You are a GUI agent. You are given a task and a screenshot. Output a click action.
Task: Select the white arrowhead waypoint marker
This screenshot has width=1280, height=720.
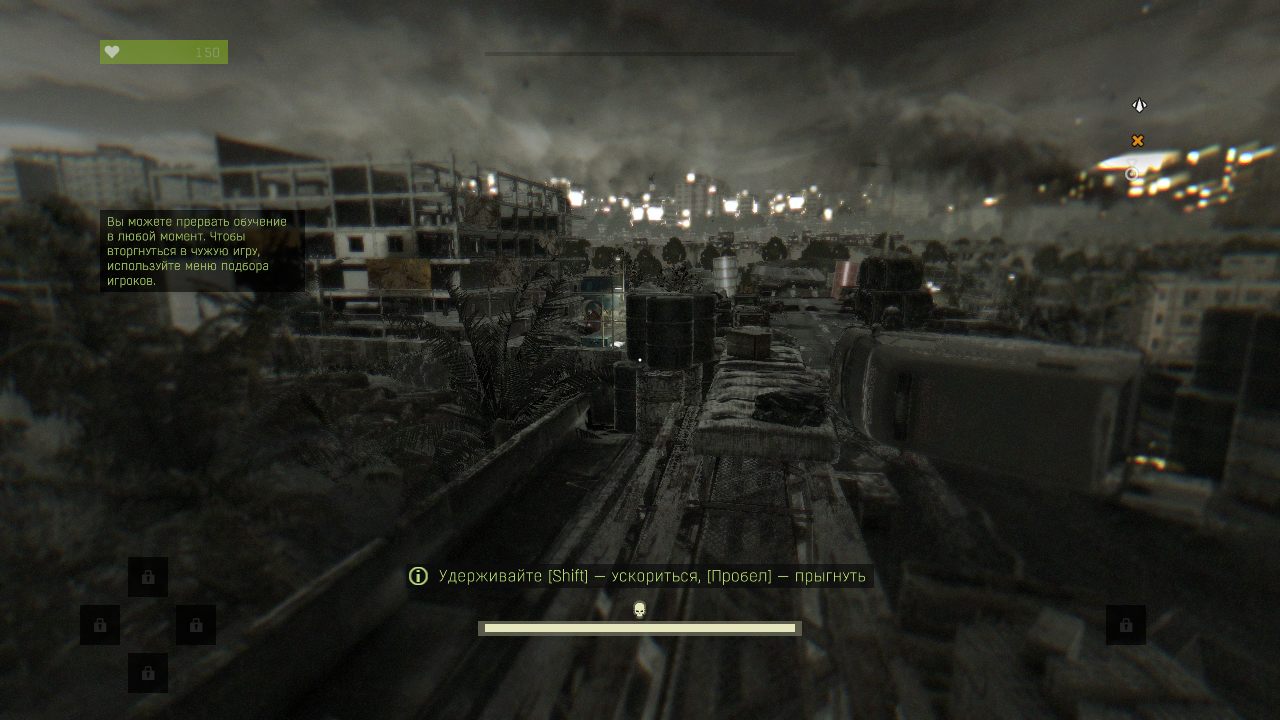point(1138,105)
